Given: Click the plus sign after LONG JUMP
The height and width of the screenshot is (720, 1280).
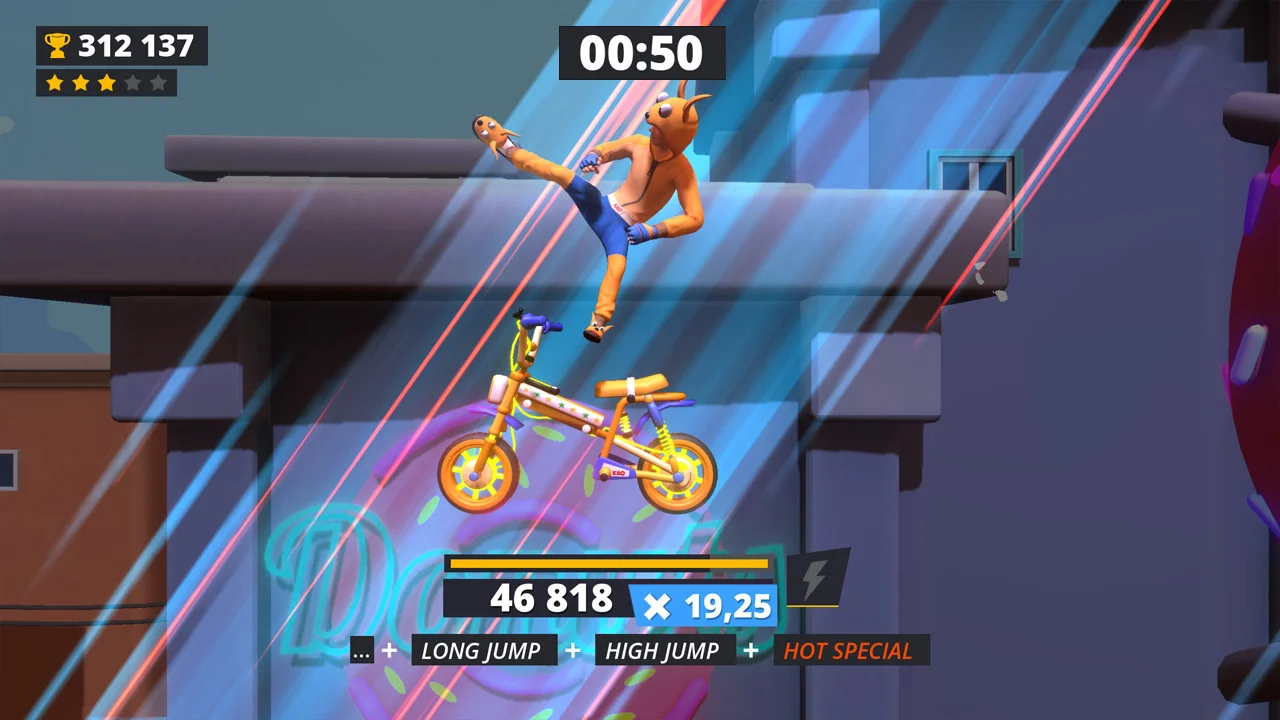Looking at the screenshot, I should tap(571, 651).
